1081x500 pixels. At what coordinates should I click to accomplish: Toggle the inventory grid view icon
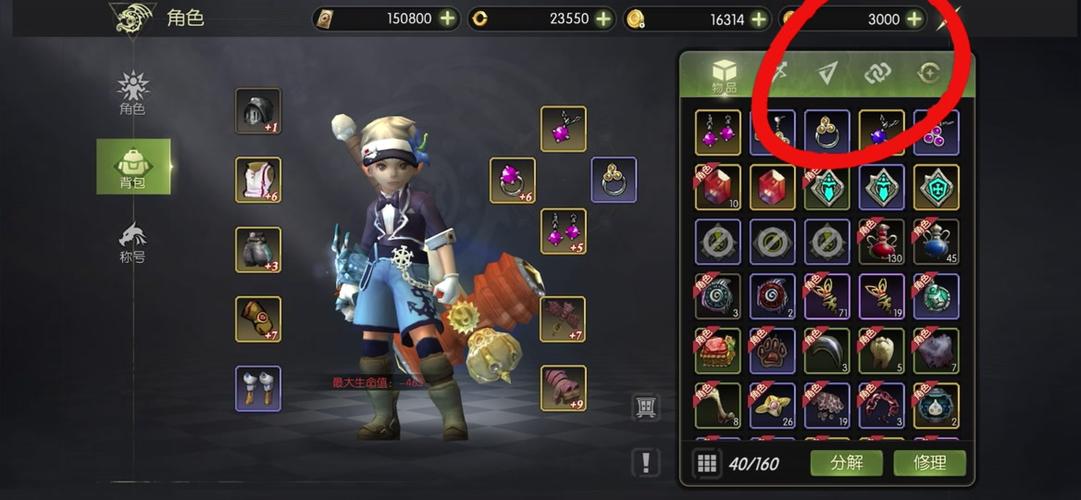tap(707, 463)
